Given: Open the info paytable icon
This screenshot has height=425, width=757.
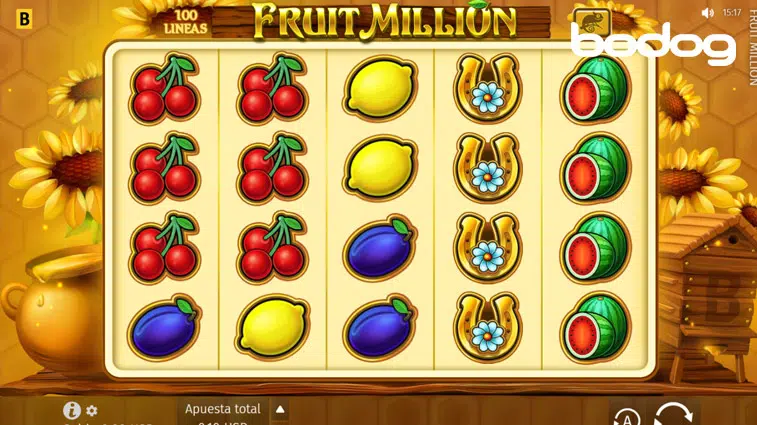Looking at the screenshot, I should [x=71, y=410].
